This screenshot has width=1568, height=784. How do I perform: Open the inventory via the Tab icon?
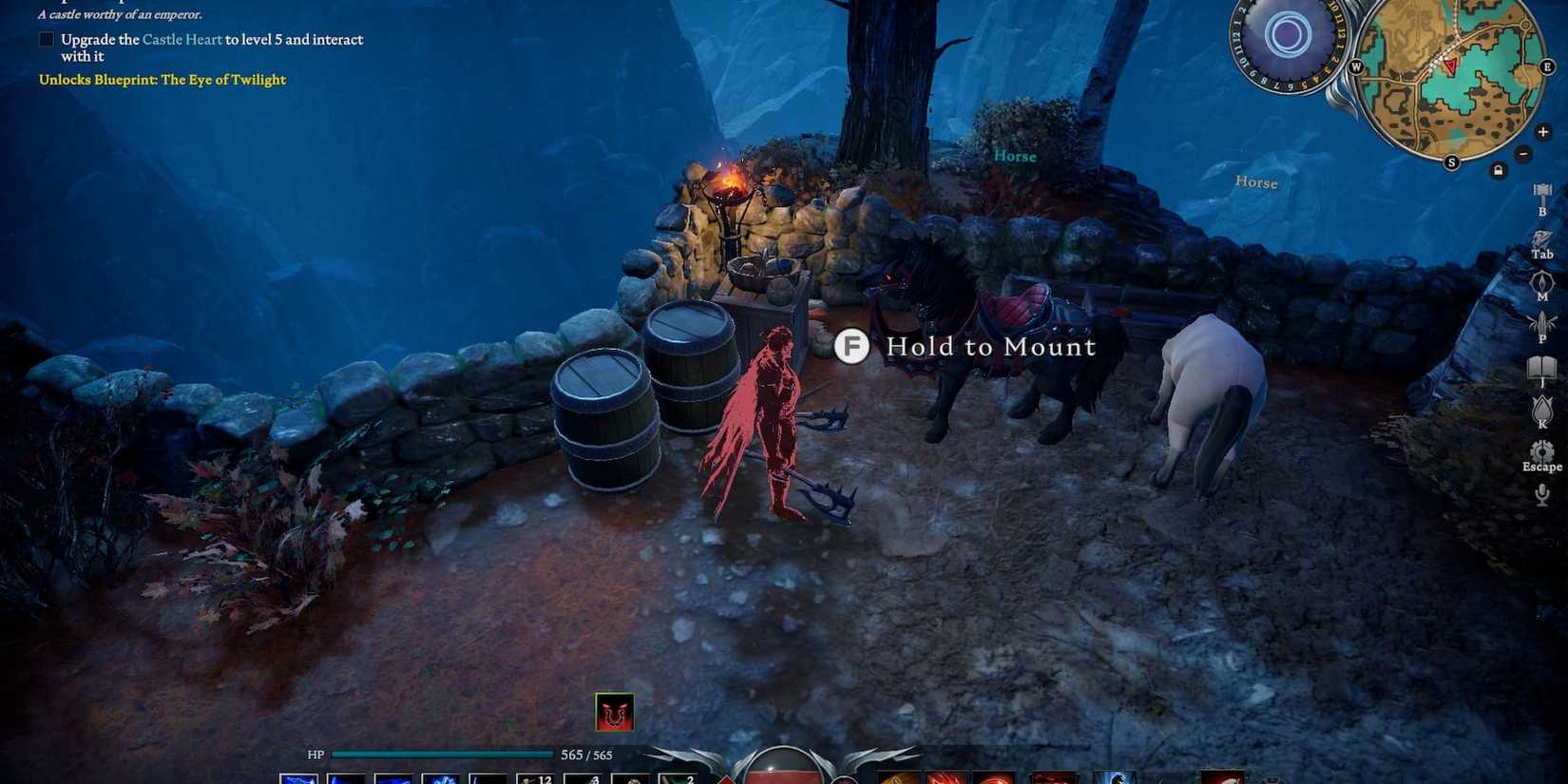tap(1542, 238)
